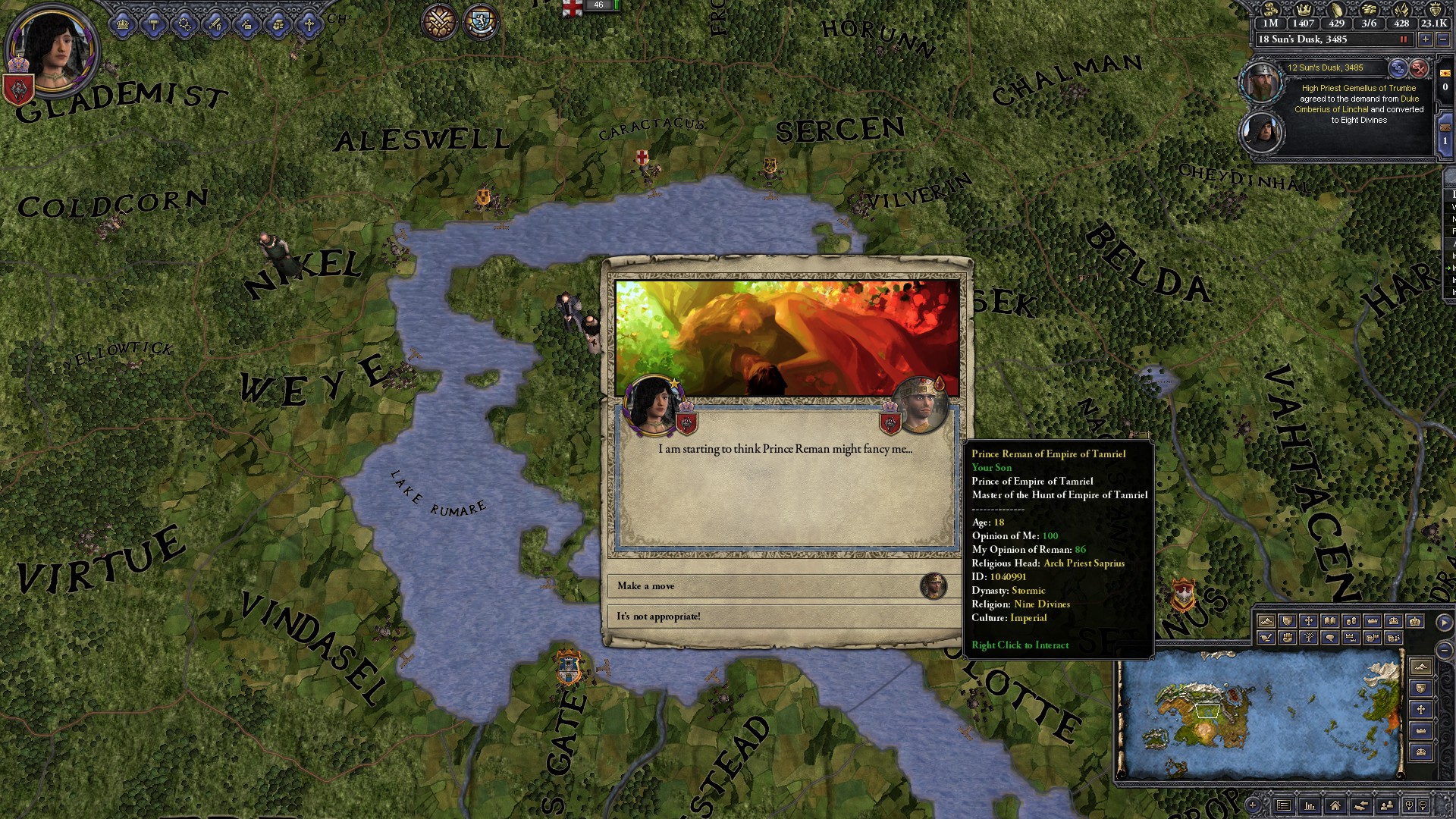Open the religion cross tab at top
This screenshot has width=1456, height=819.
tap(309, 25)
